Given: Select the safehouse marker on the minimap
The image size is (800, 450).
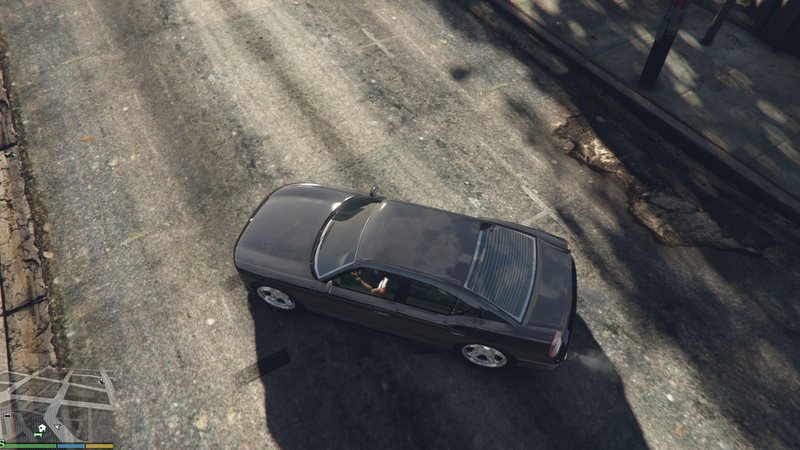Looking at the screenshot, I should click(x=42, y=428).
